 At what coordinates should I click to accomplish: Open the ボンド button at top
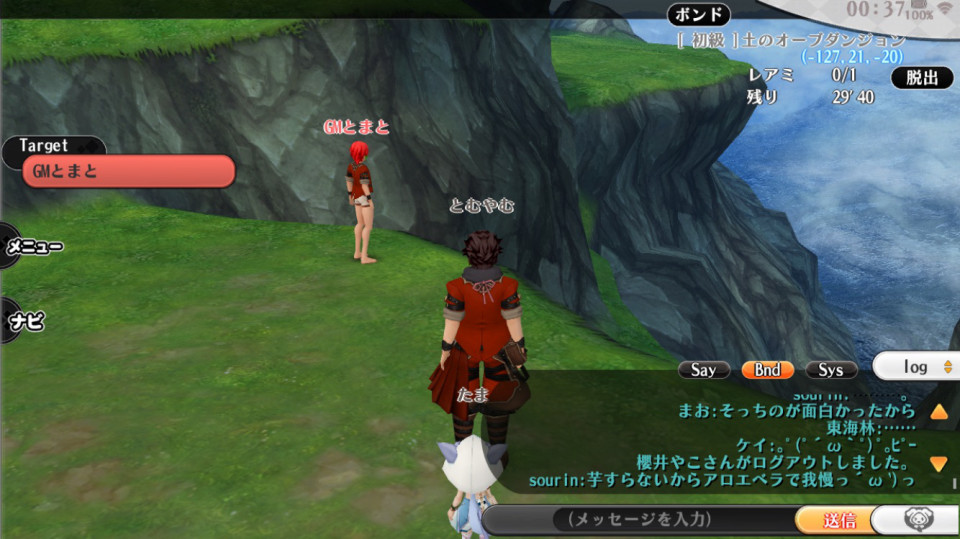point(699,15)
